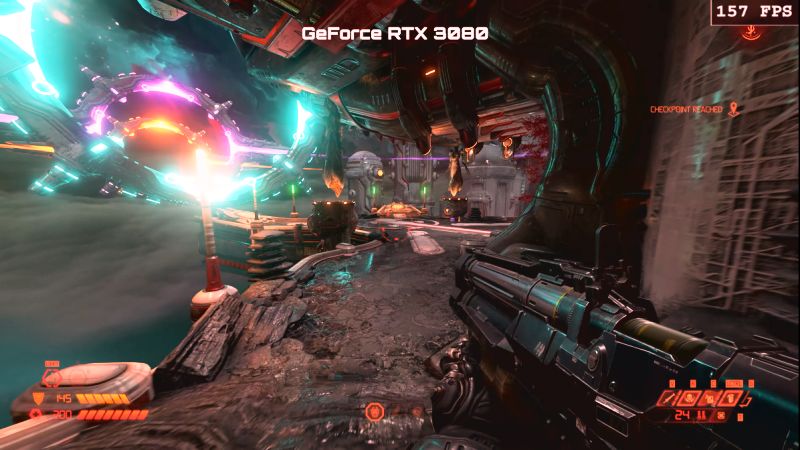This screenshot has height=450, width=800.
Task: Click the 157 FPS counter overlay
Action: click(x=755, y=12)
